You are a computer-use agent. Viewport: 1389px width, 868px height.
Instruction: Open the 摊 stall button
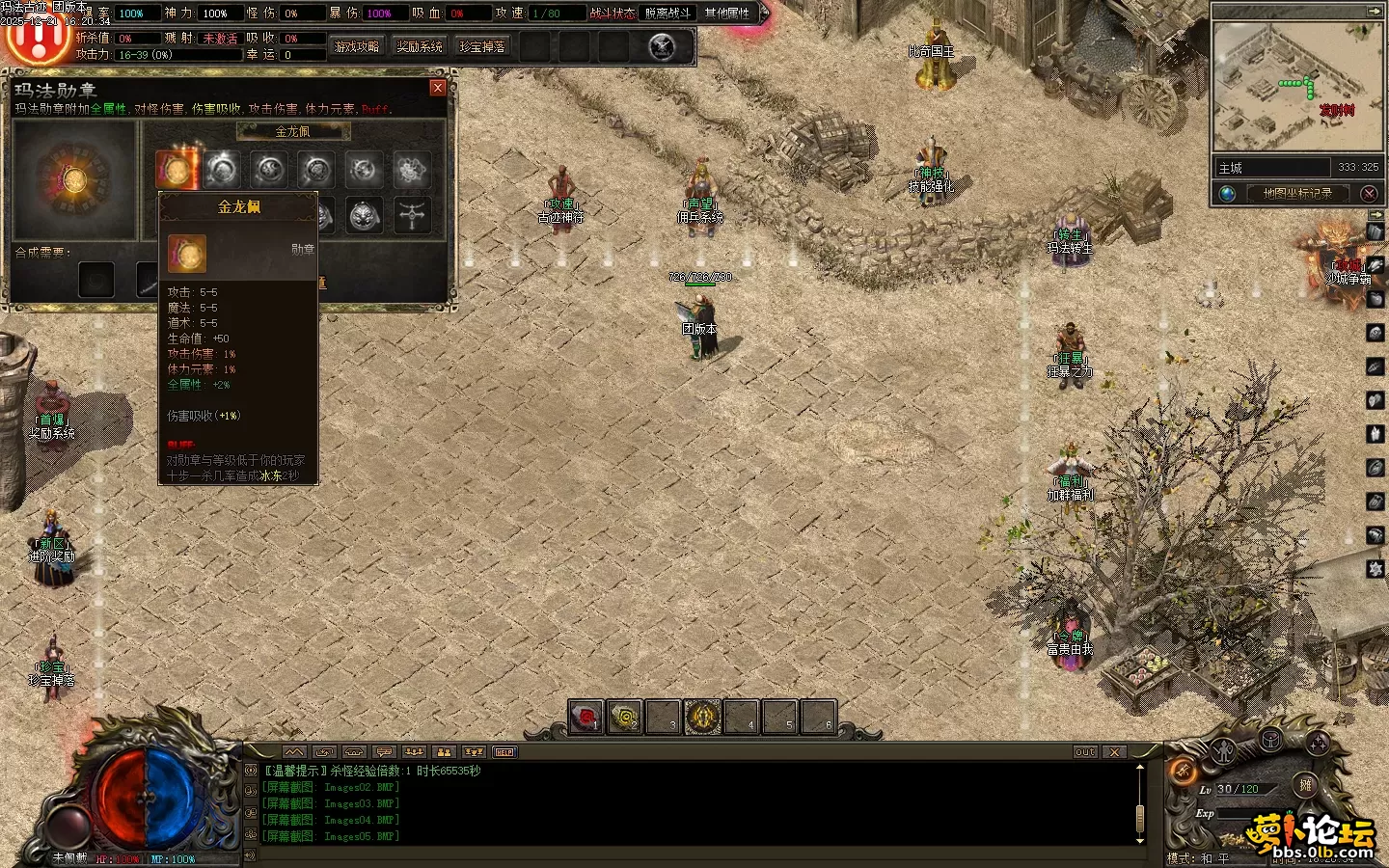[1305, 785]
